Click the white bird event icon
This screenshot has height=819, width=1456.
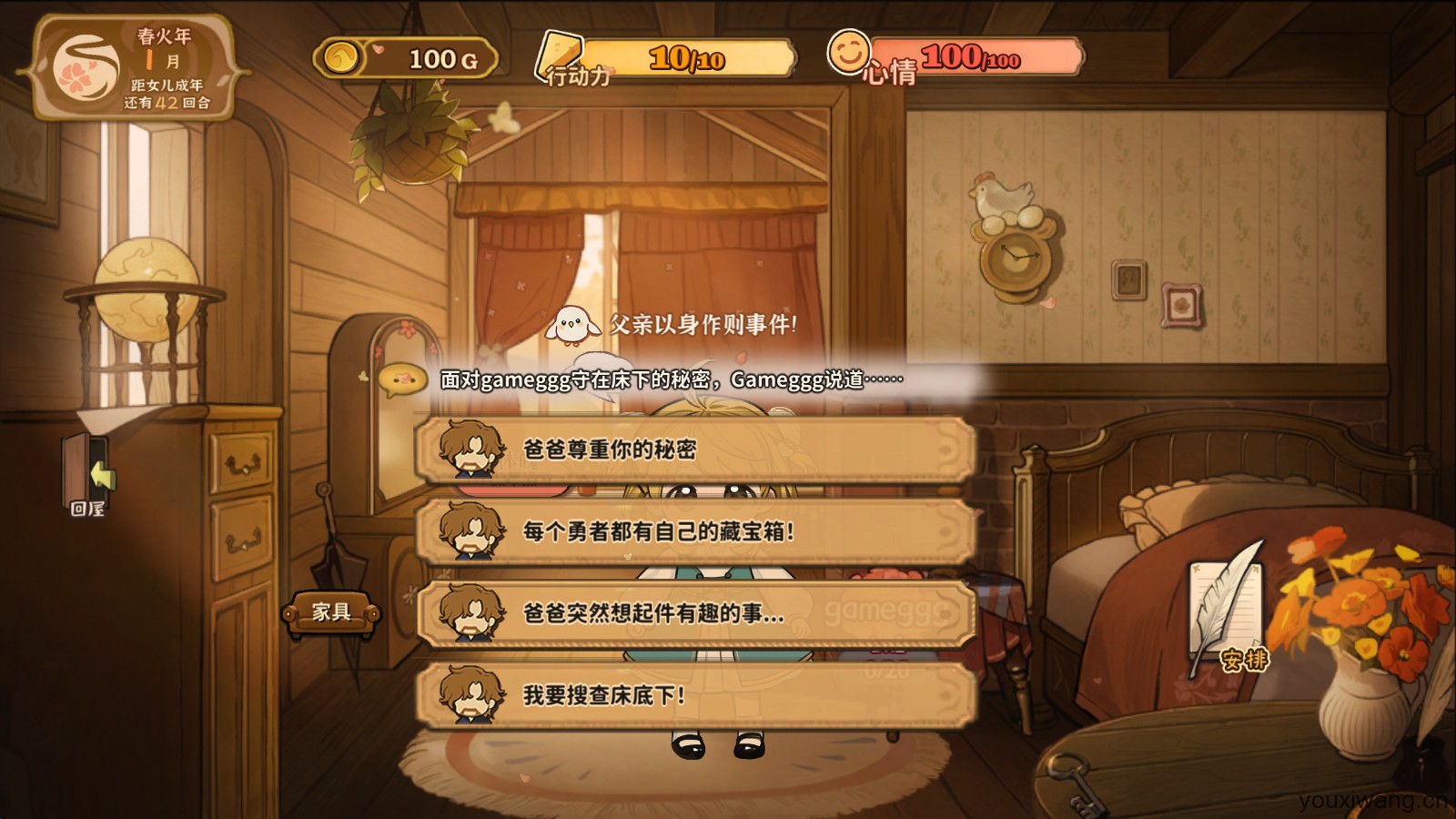(570, 325)
